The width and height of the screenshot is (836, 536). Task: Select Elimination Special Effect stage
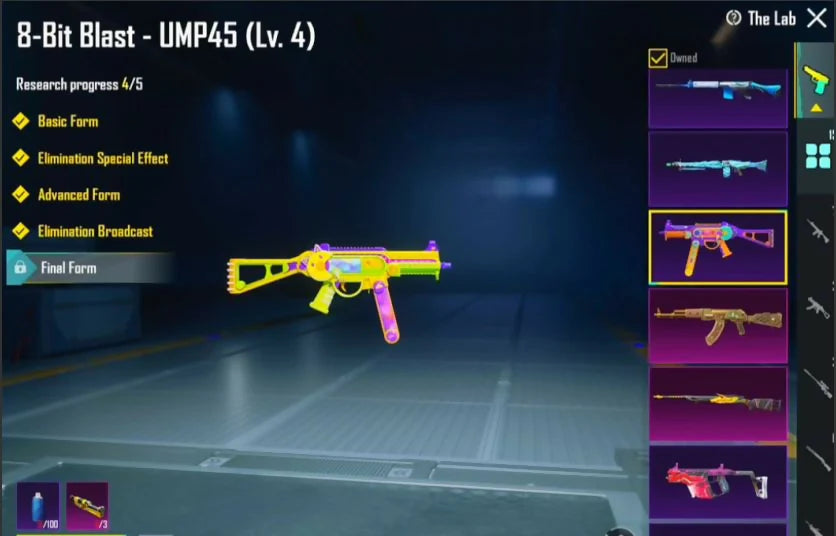tap(102, 158)
